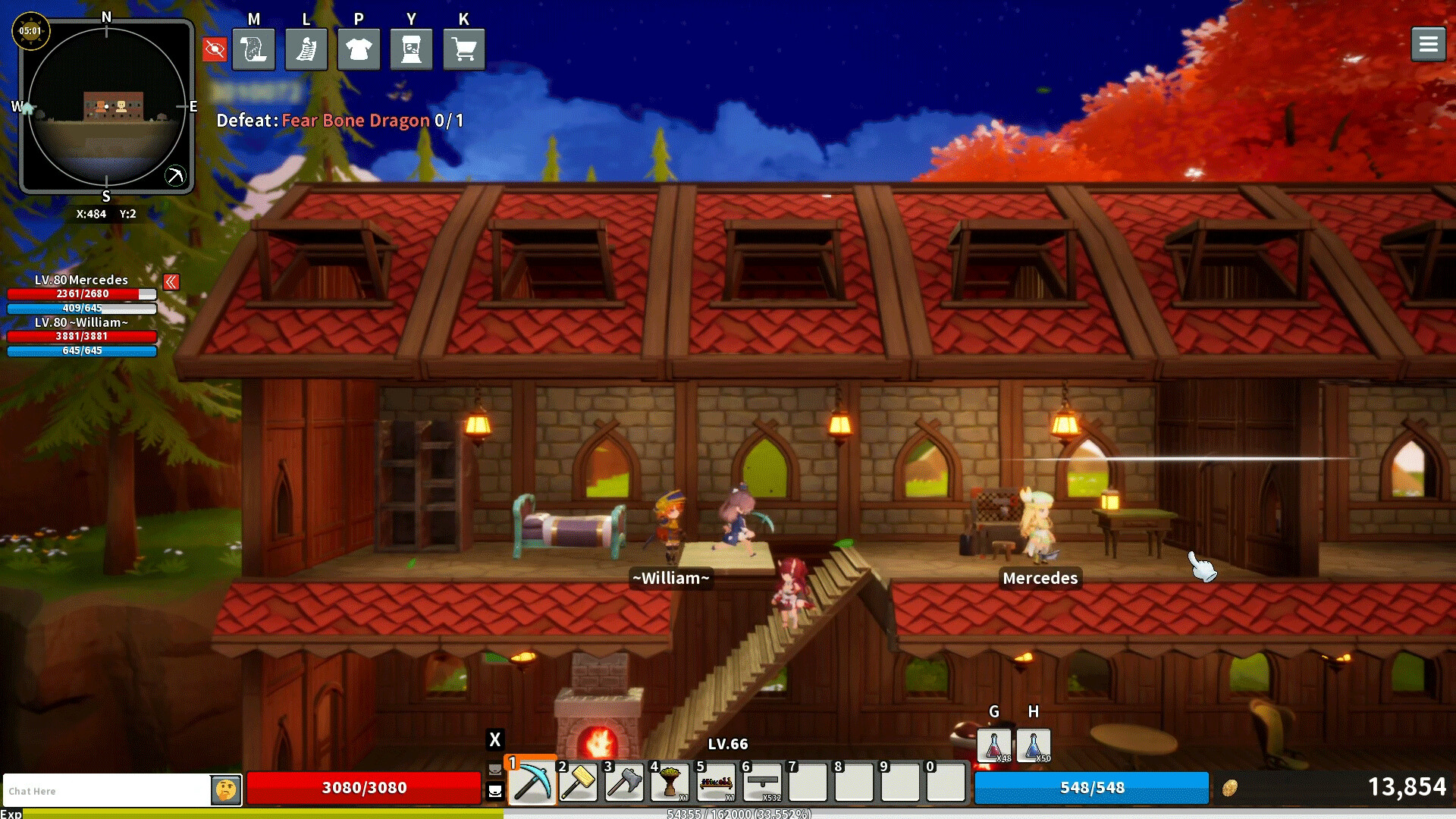Select the potted plant hotbar slot
This screenshot has height=819, width=1456.
click(x=670, y=783)
